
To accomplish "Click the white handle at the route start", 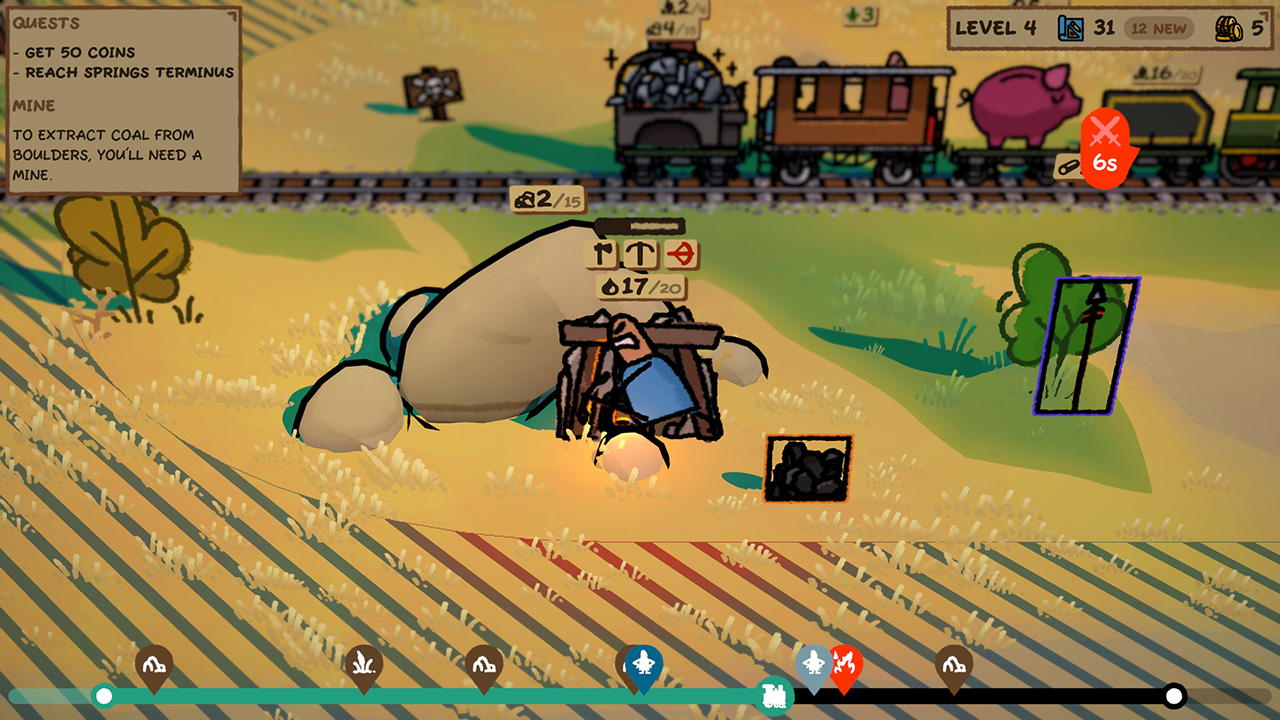I will (x=103, y=695).
